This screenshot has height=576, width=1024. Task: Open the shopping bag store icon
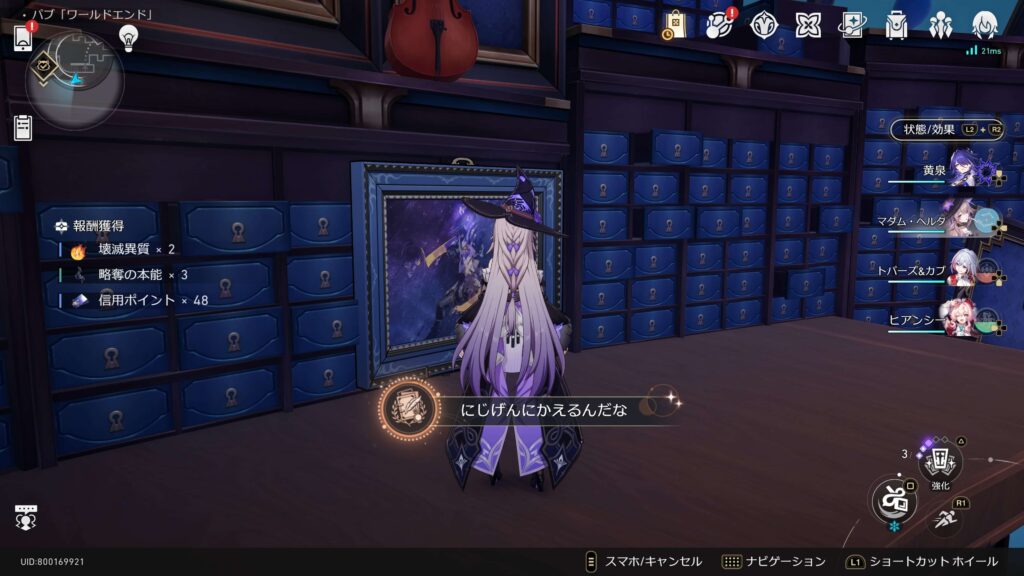click(x=675, y=25)
